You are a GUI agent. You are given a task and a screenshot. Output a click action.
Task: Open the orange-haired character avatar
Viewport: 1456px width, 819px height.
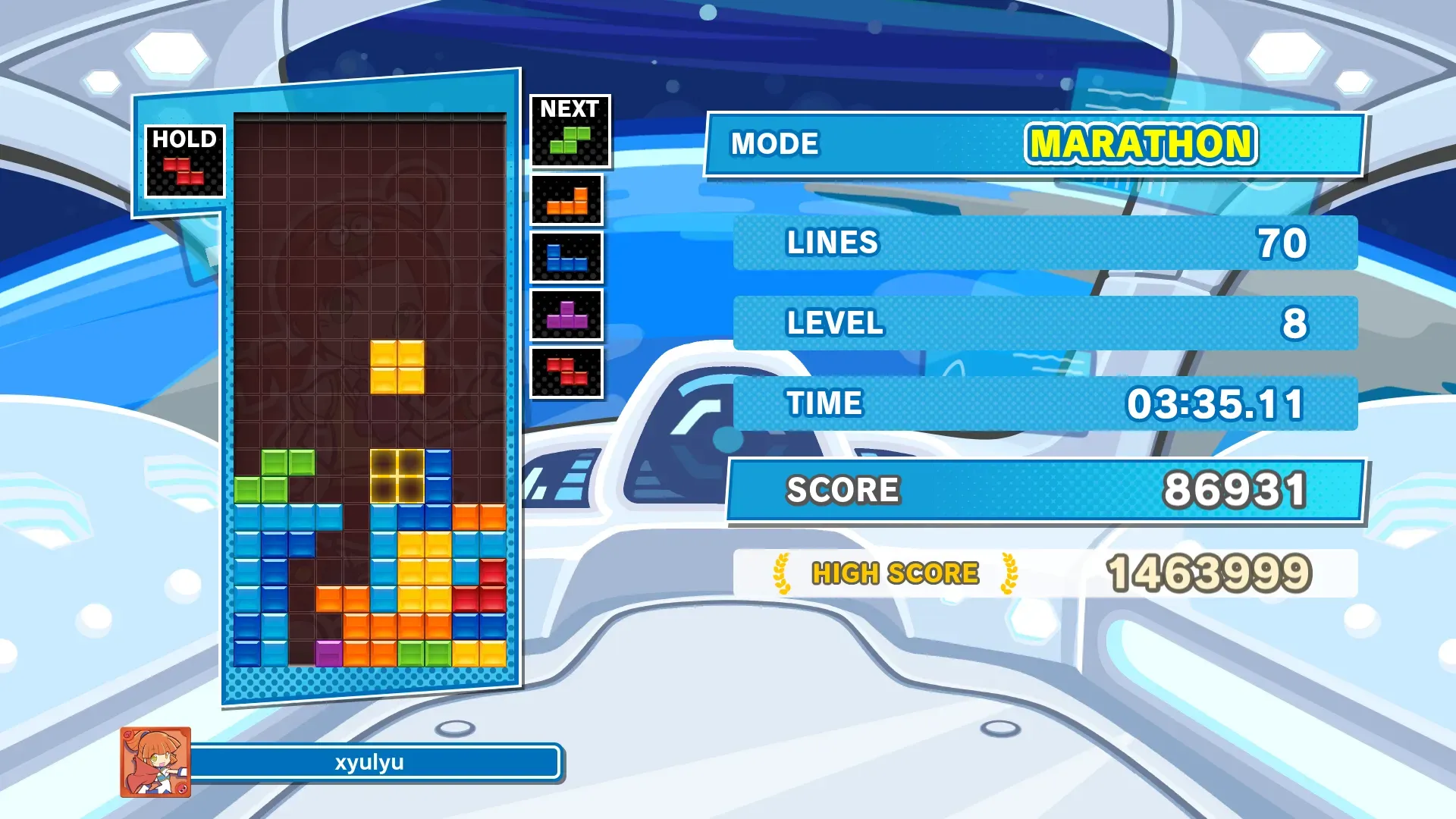click(155, 762)
